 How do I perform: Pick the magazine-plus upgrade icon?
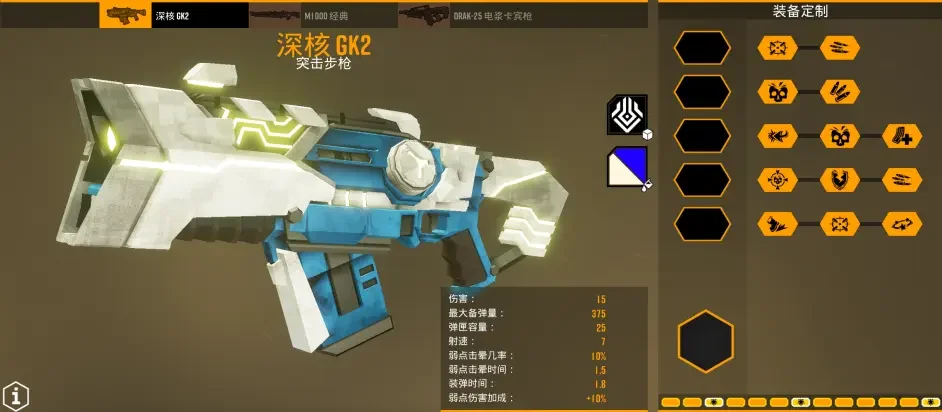[x=902, y=136]
